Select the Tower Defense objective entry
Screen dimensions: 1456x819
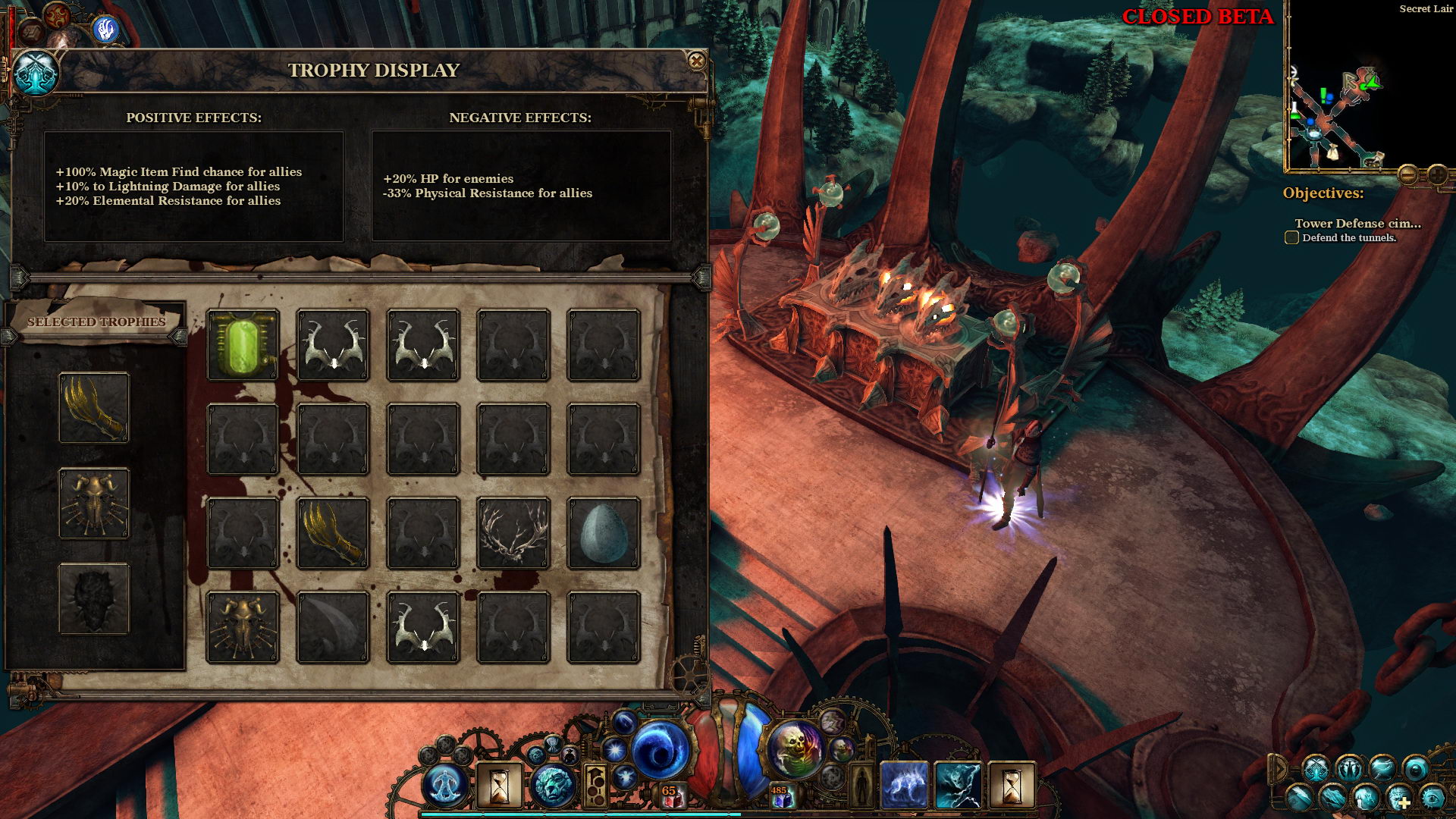[x=1357, y=223]
